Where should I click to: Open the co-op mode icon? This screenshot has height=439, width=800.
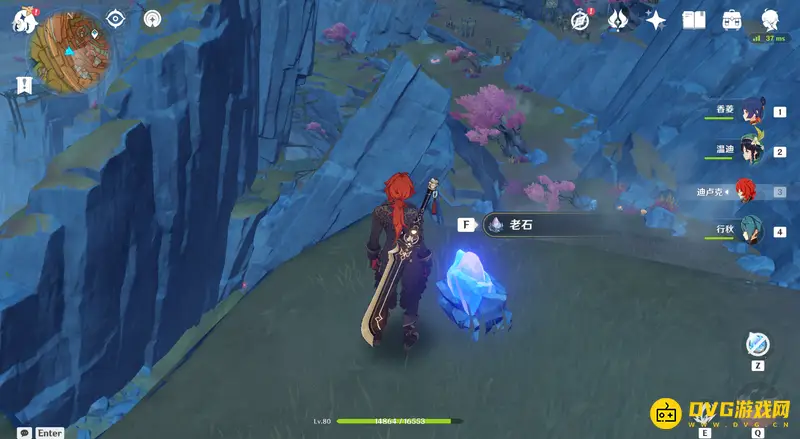152,19
